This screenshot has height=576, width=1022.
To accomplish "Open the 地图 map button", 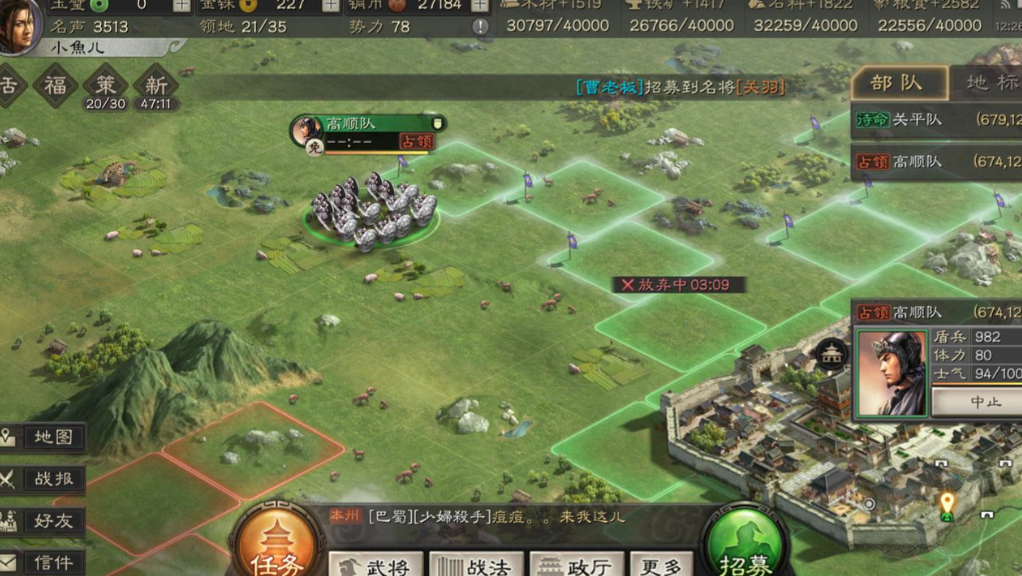I will [x=44, y=437].
